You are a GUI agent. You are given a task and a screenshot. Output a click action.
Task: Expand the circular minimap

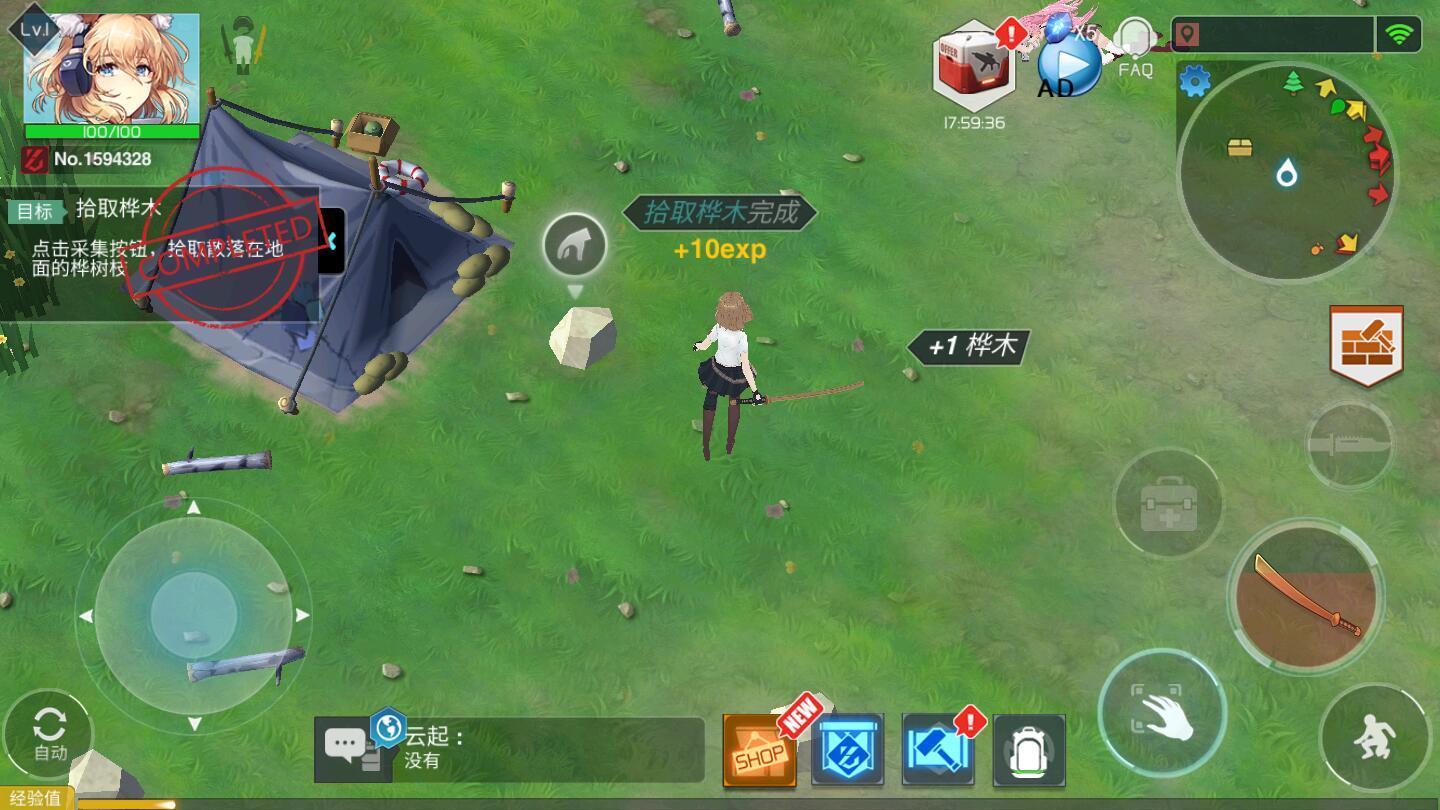1286,173
